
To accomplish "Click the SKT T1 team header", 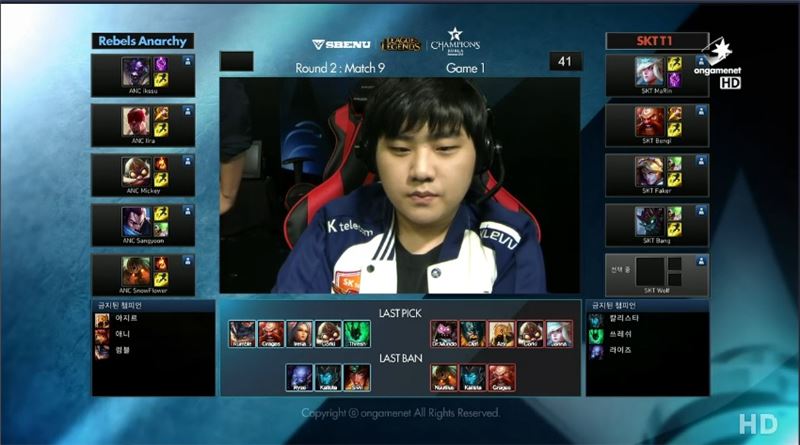I will (656, 41).
